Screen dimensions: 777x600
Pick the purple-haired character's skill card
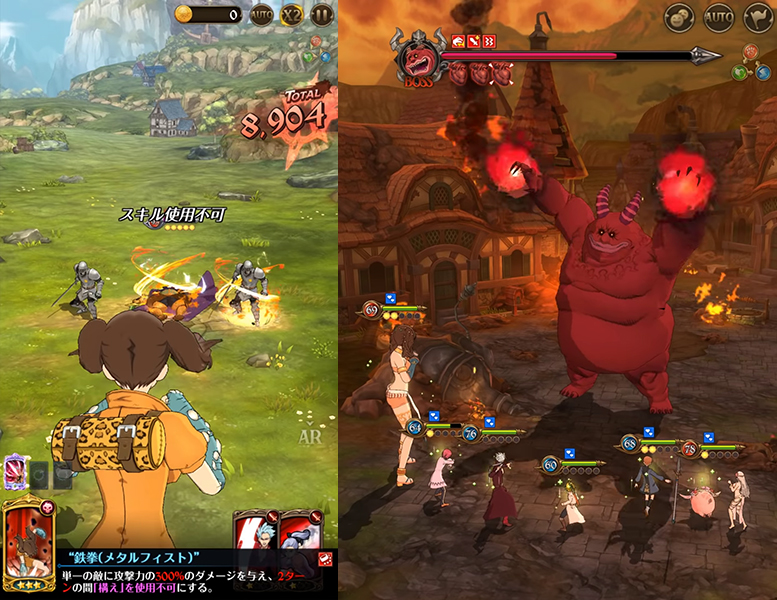[298, 530]
